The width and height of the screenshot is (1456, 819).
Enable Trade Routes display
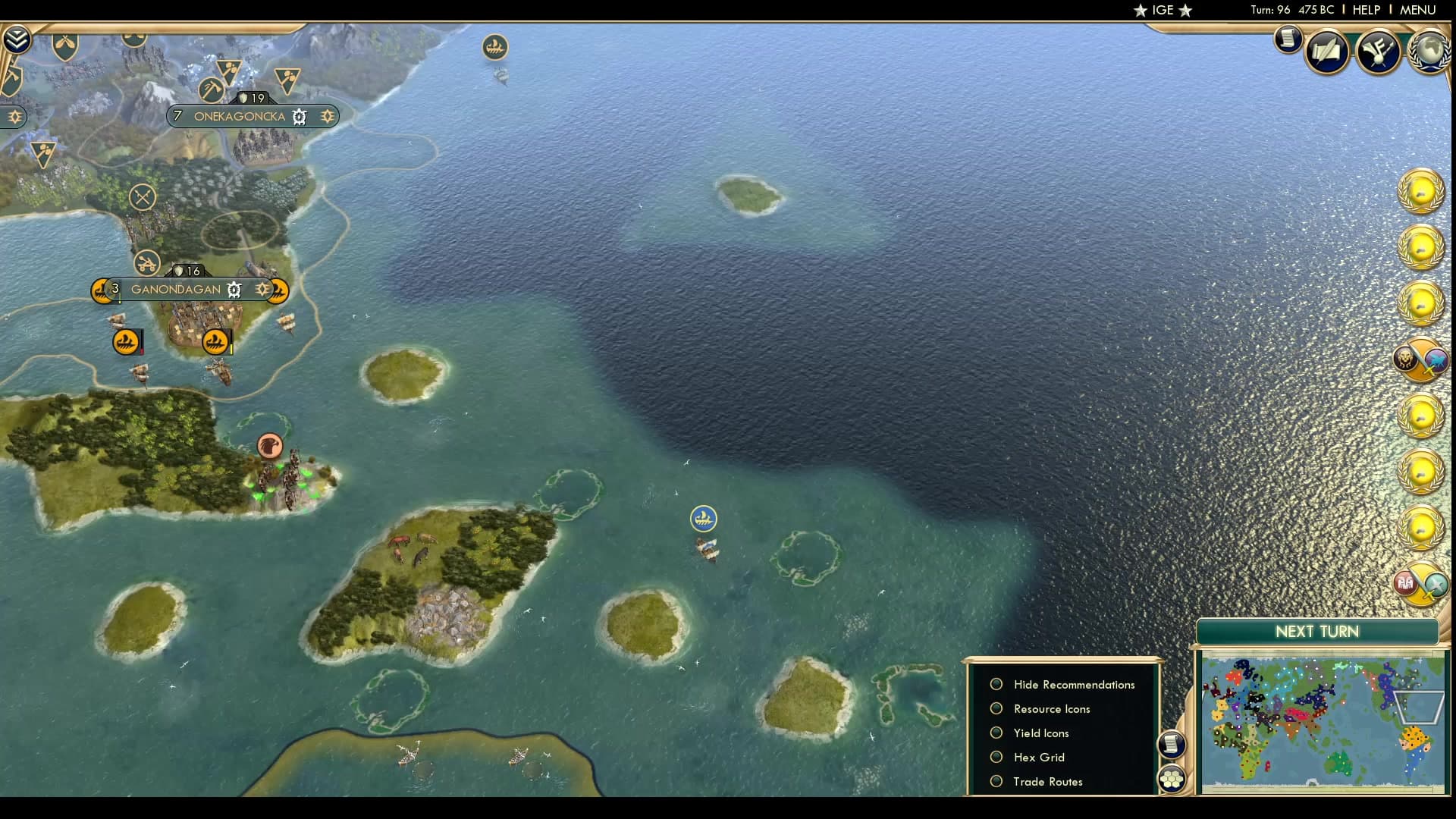1048,781
